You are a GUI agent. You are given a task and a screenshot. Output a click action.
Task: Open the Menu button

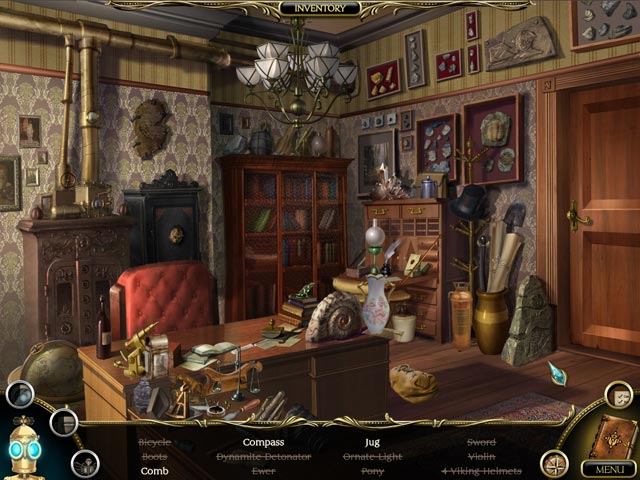(604, 468)
